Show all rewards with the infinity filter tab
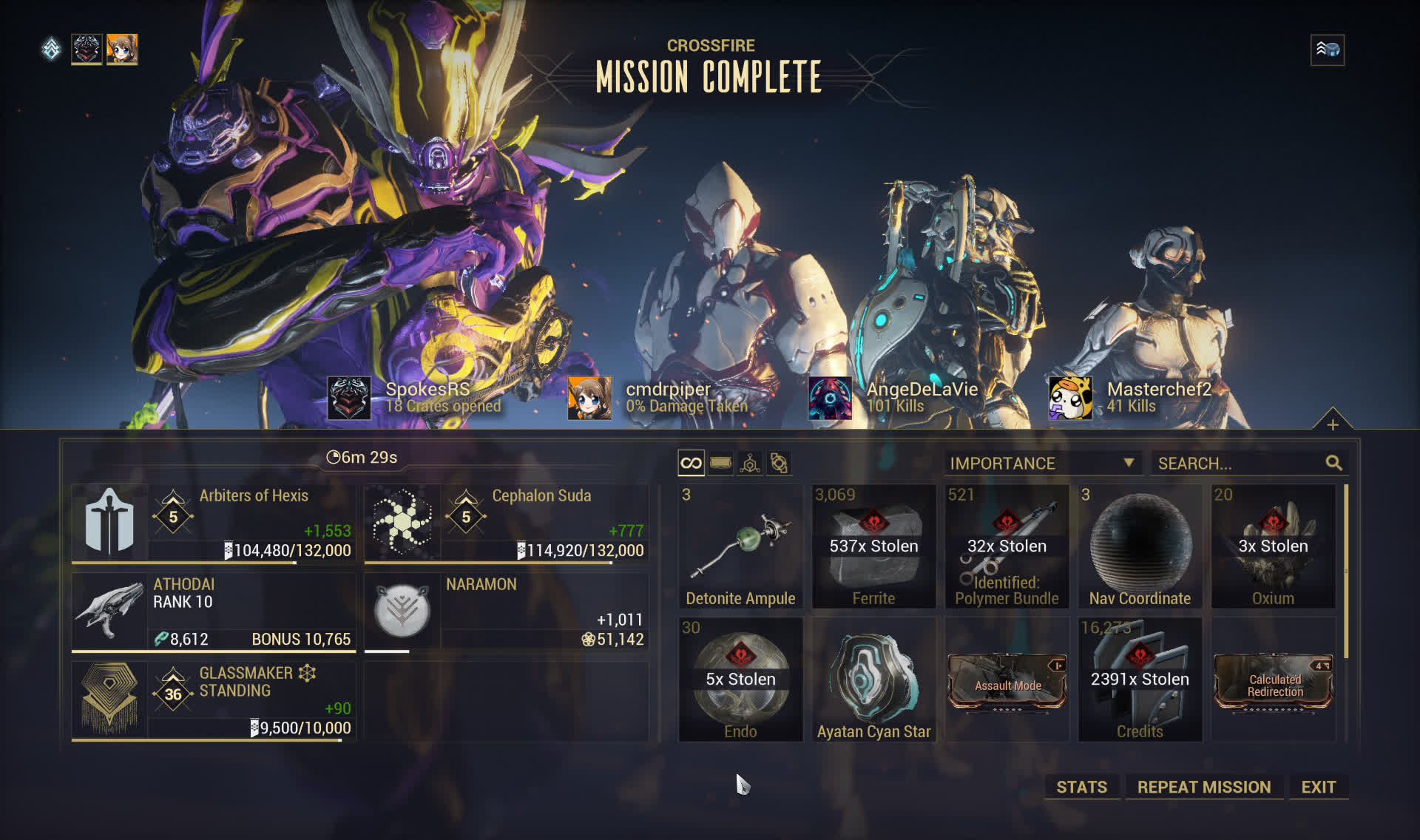The height and width of the screenshot is (840, 1420). pos(691,464)
